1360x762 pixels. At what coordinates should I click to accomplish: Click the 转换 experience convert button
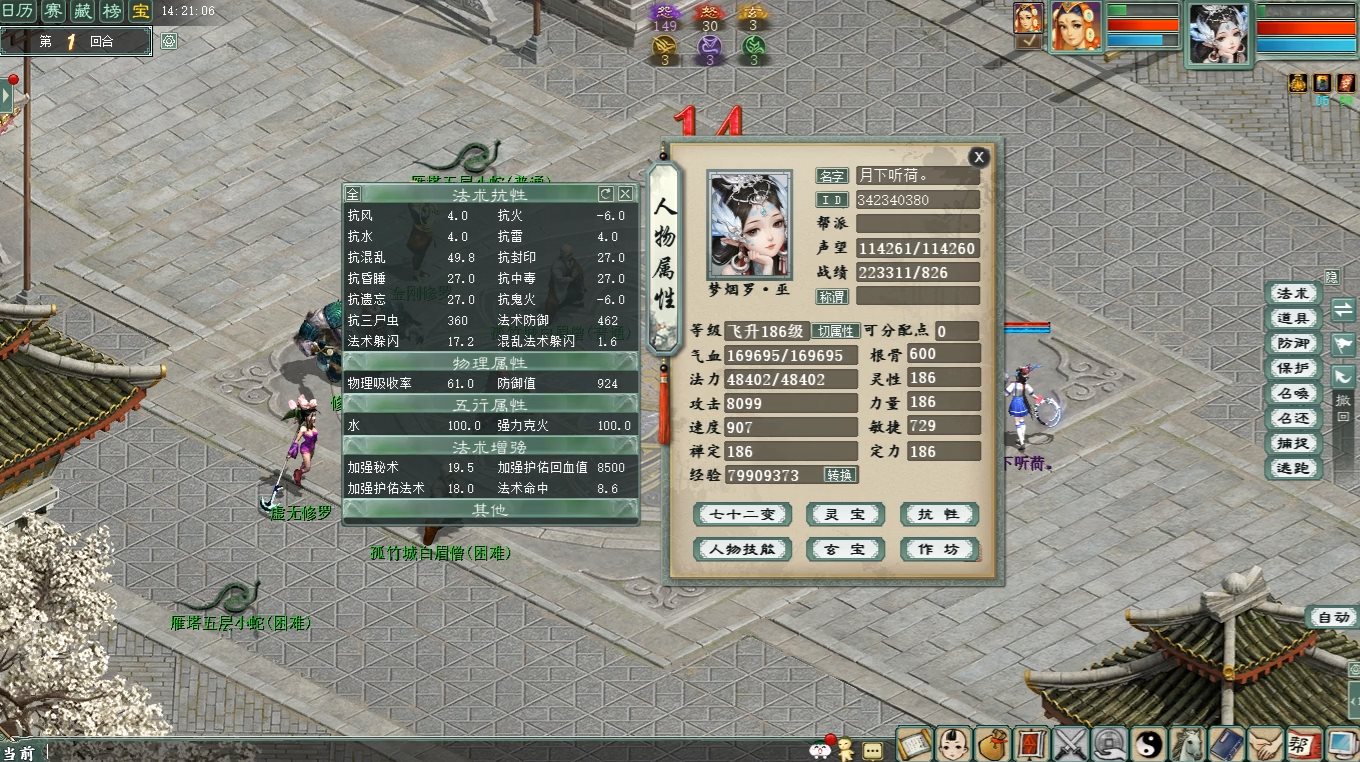[840, 475]
